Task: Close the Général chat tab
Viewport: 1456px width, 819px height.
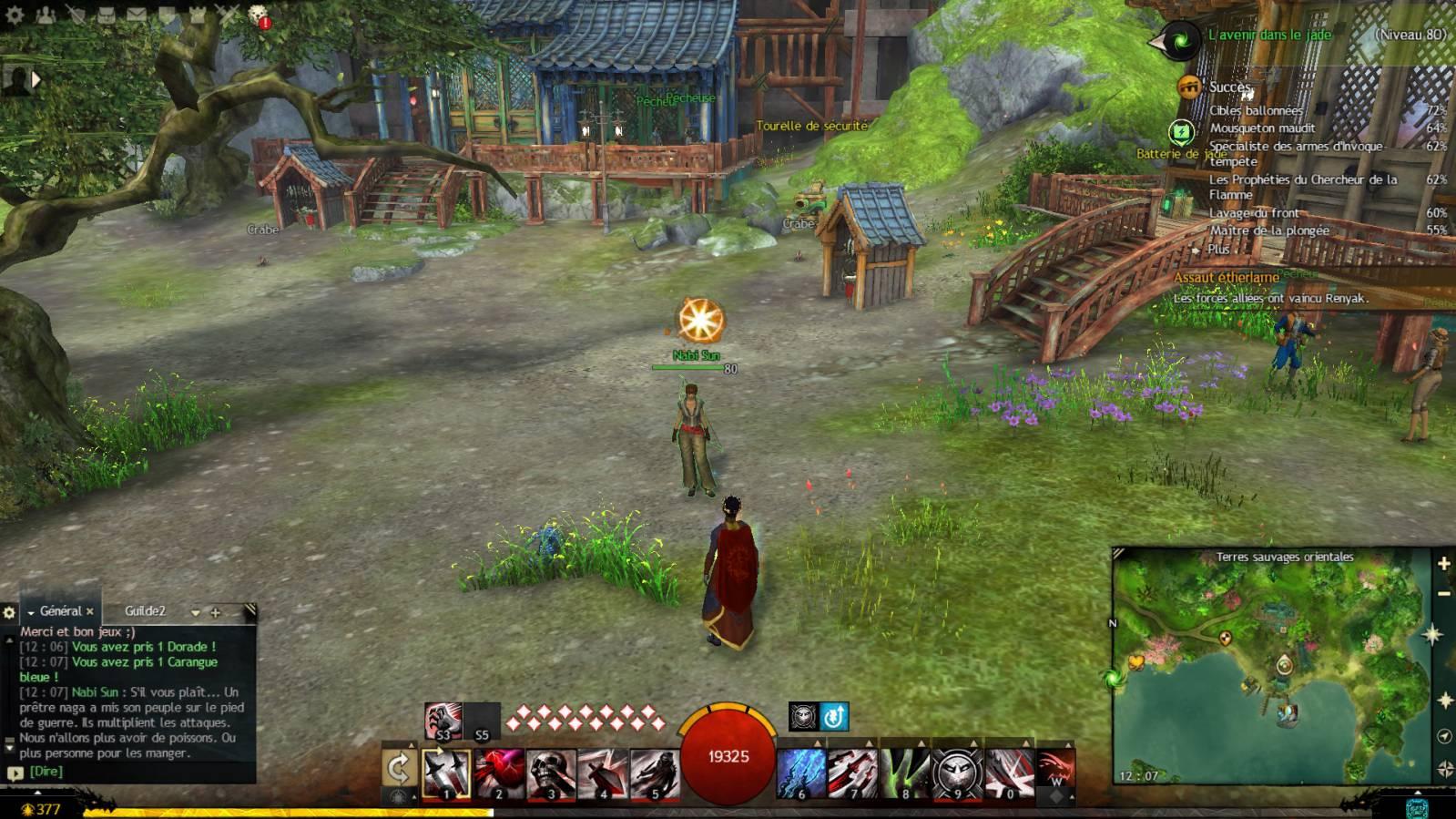Action: click(x=90, y=611)
